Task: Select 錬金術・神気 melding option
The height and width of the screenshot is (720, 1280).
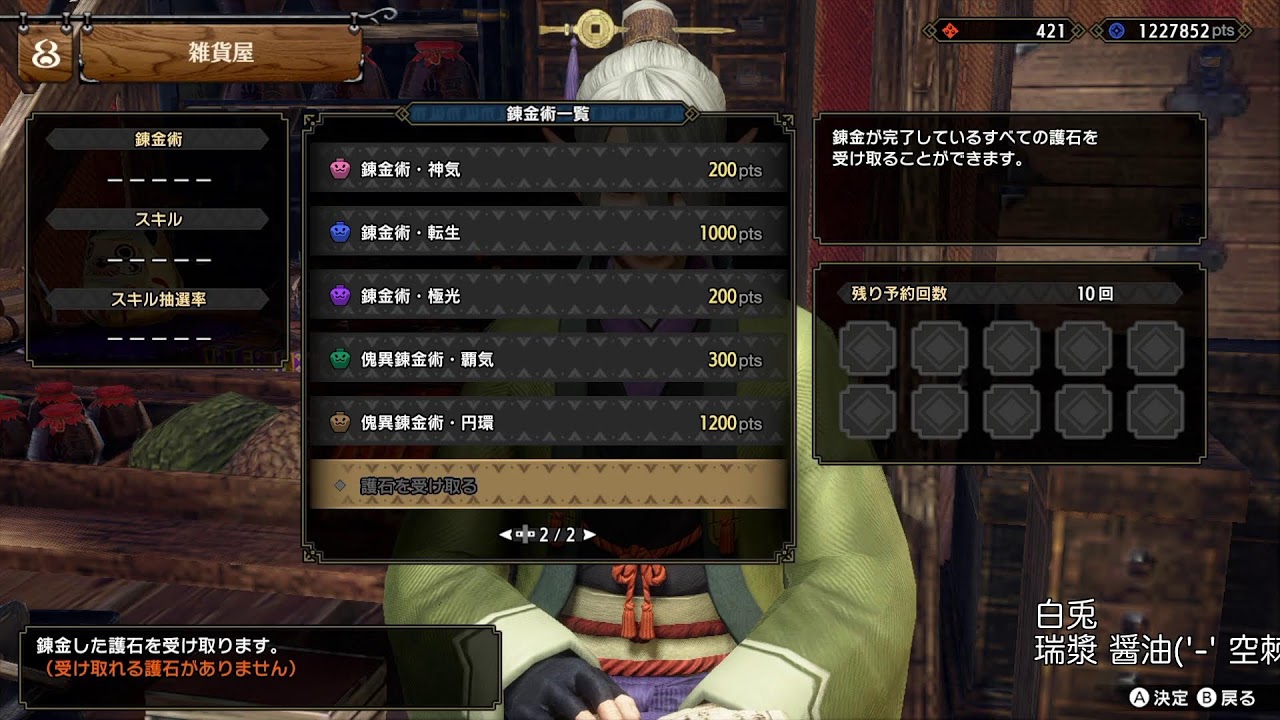Action: [x=546, y=170]
